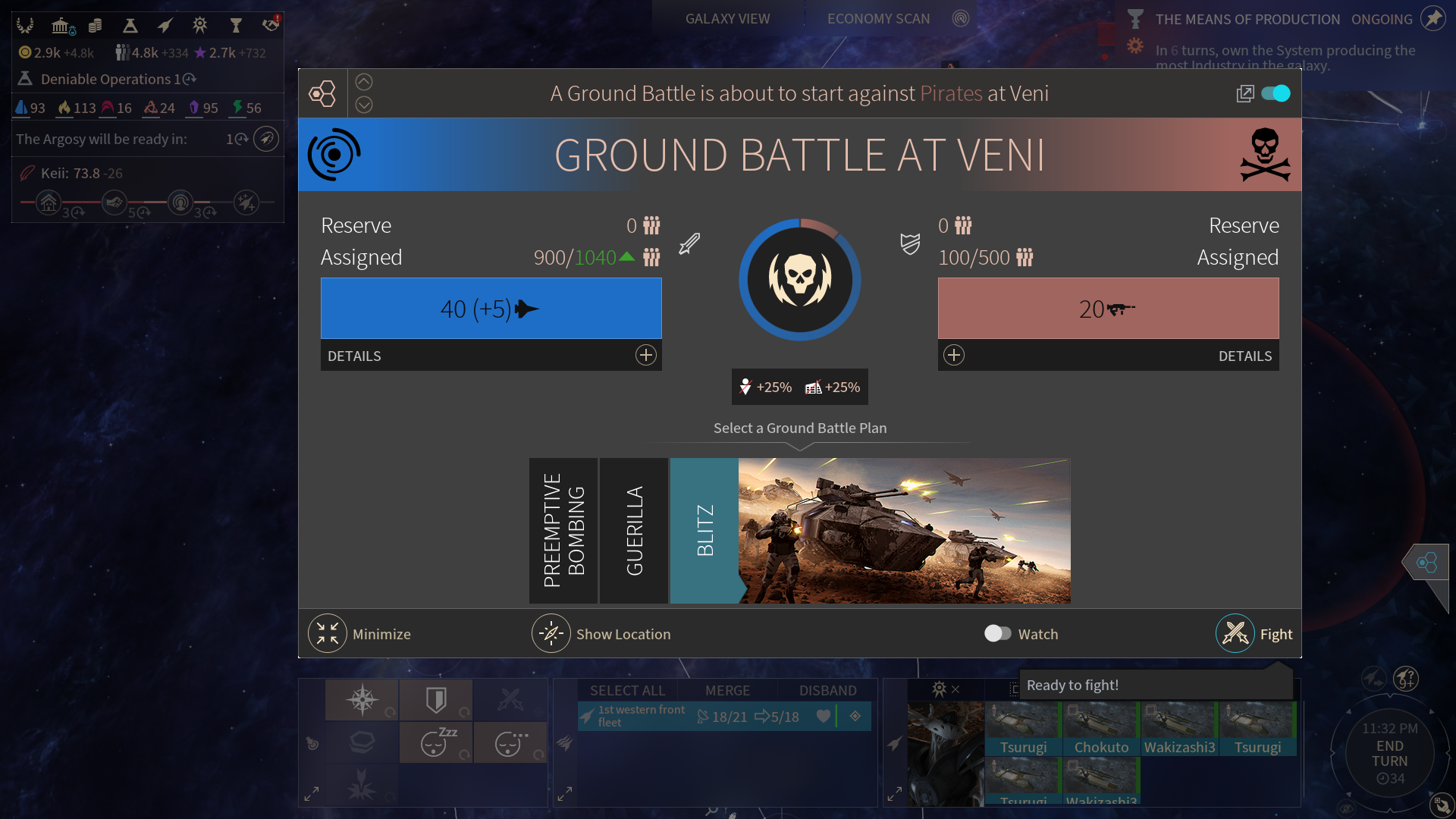Open the Galaxy View

[x=727, y=19]
